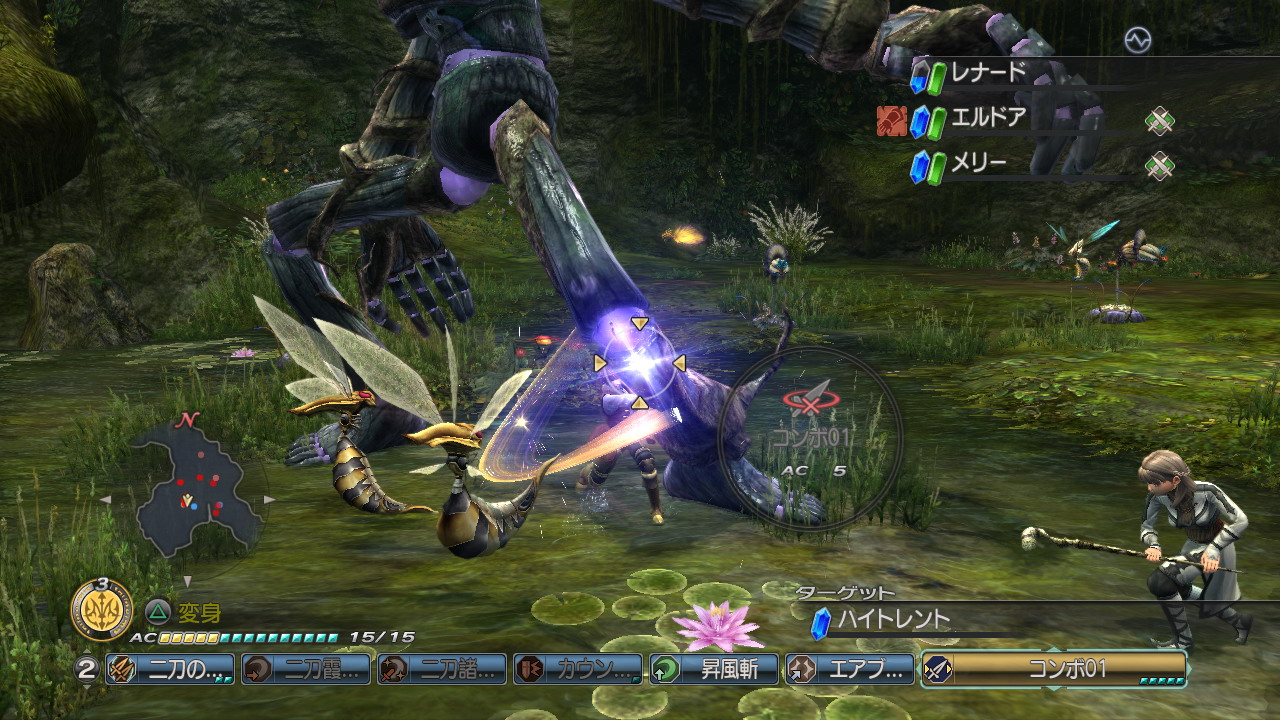Use the エアブ… skill slot

(x=850, y=669)
